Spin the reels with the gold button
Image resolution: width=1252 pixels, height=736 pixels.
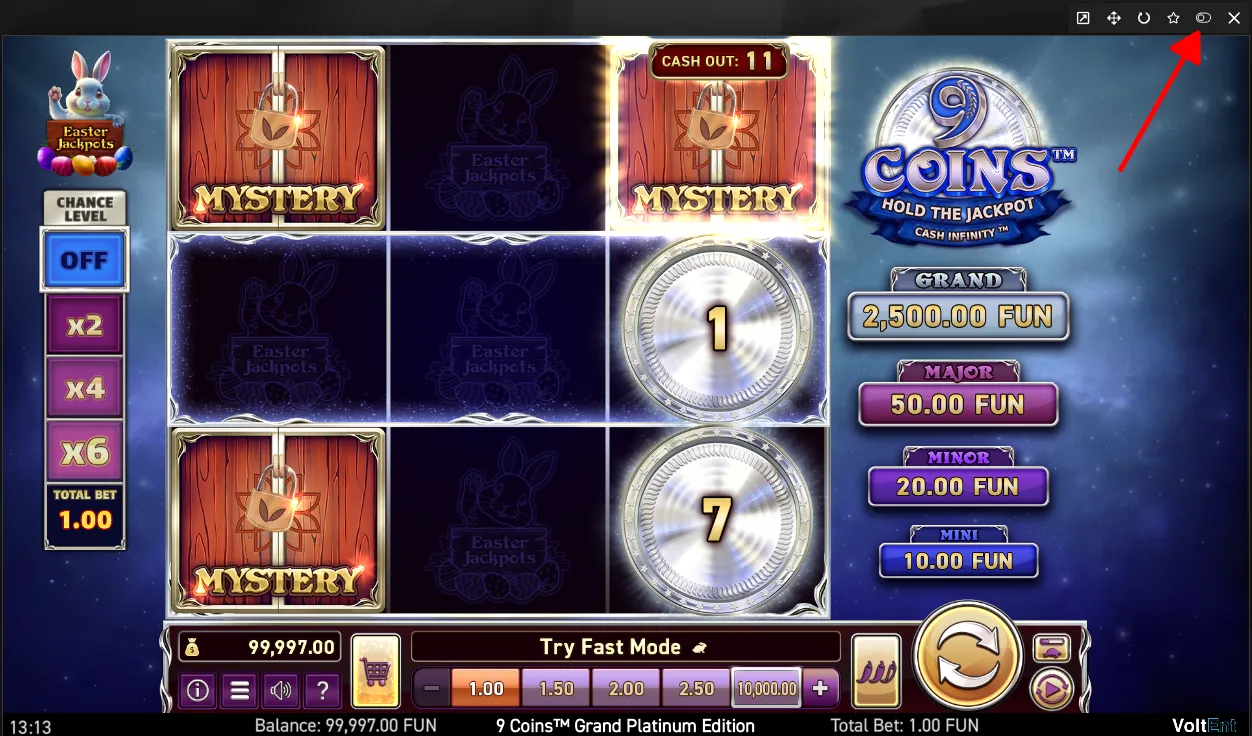[967, 656]
